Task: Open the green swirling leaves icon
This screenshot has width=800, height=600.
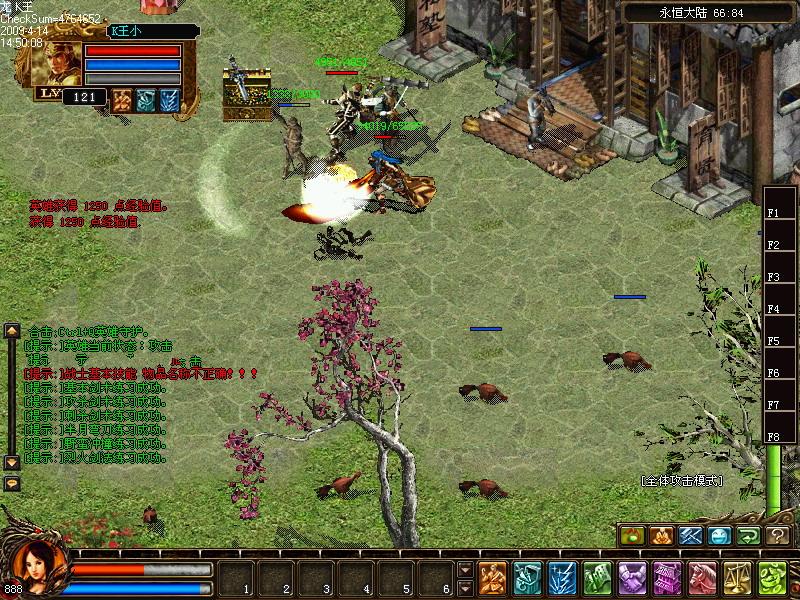Action: click(771, 577)
